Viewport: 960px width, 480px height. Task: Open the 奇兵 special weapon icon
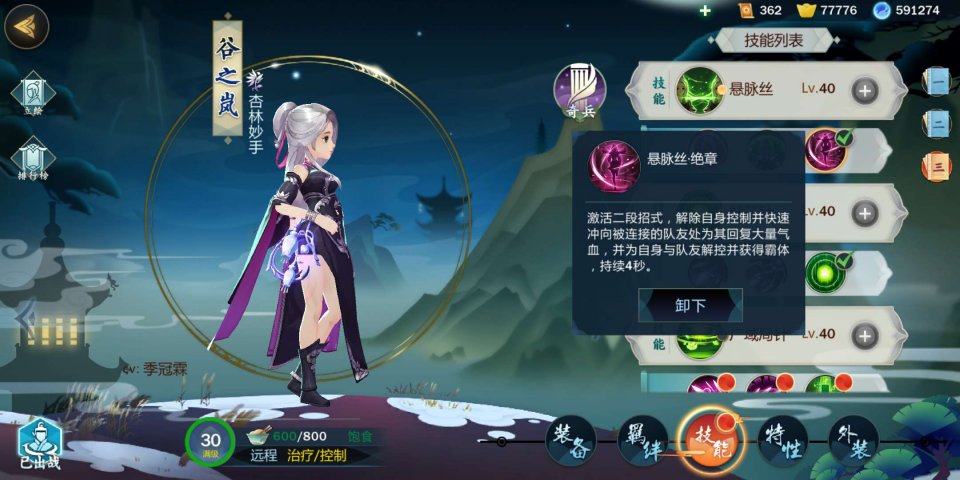580,89
